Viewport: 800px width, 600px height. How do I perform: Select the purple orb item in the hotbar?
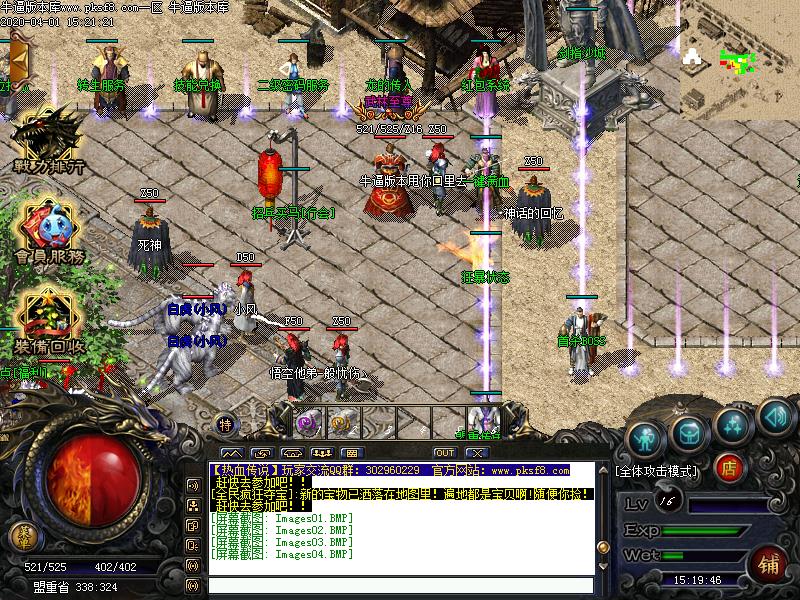tap(308, 421)
